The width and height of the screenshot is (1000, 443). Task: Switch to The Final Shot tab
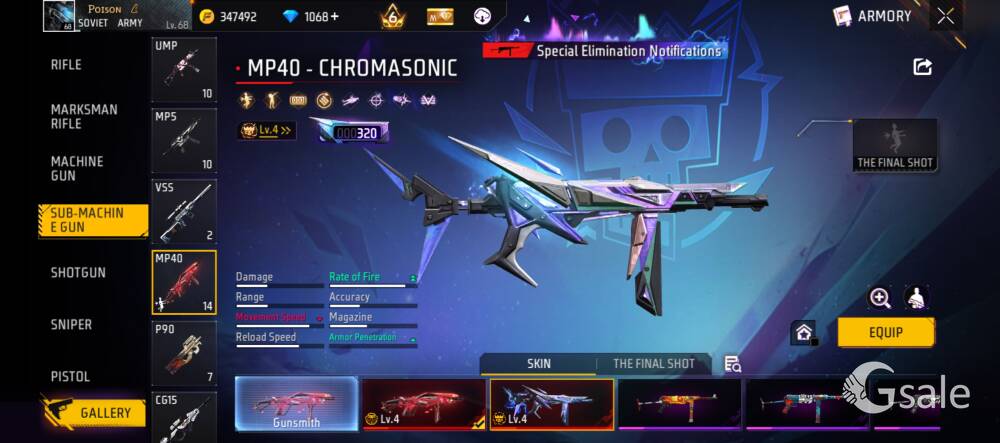coord(653,364)
